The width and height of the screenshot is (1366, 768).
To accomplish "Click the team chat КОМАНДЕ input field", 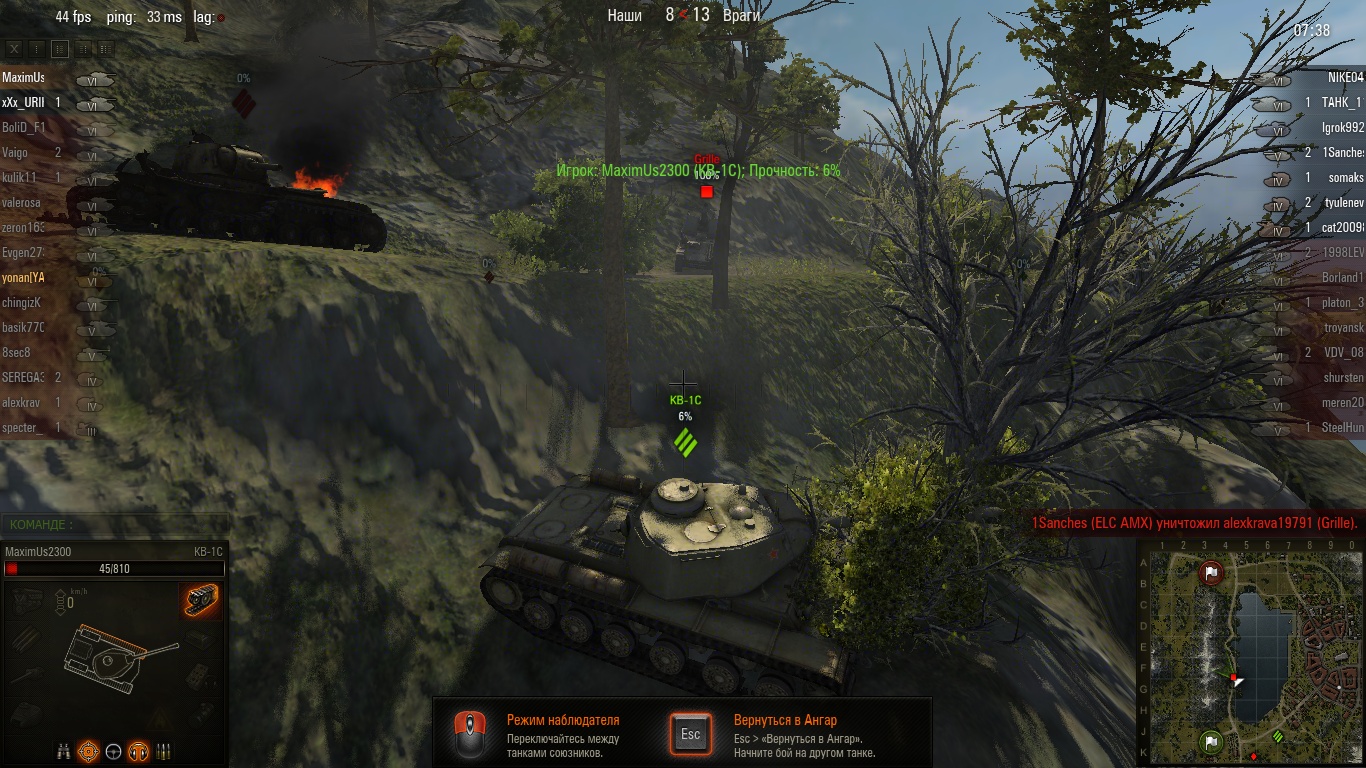I will coord(115,525).
